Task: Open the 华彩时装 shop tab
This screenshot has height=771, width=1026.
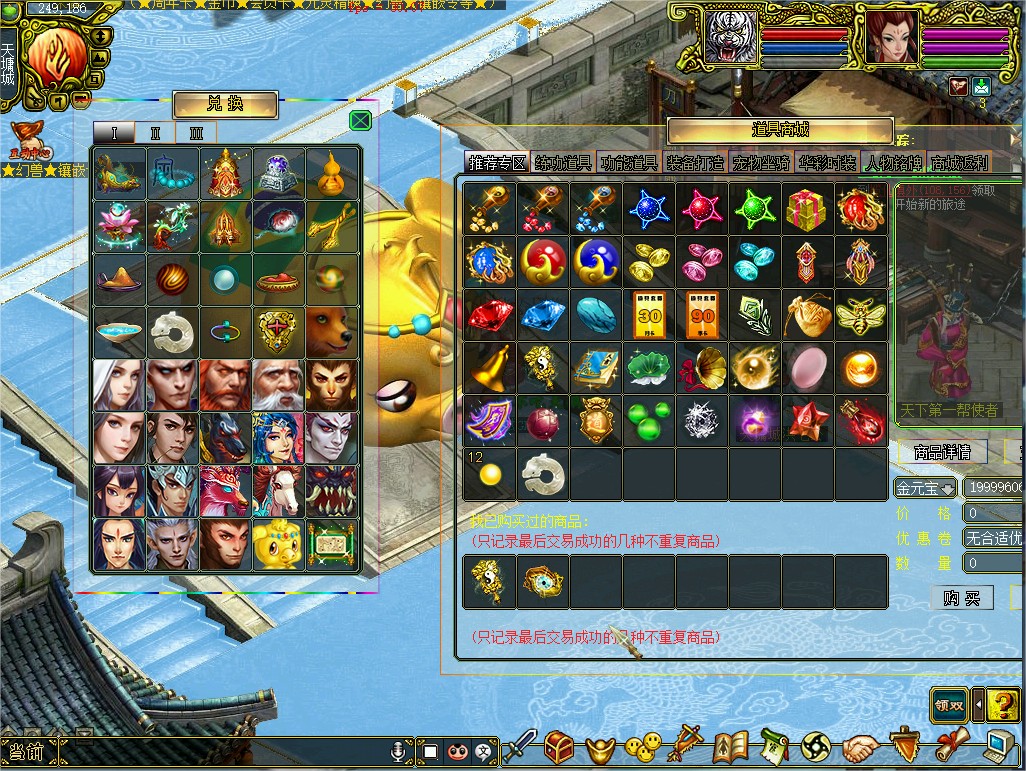Action: (x=827, y=163)
